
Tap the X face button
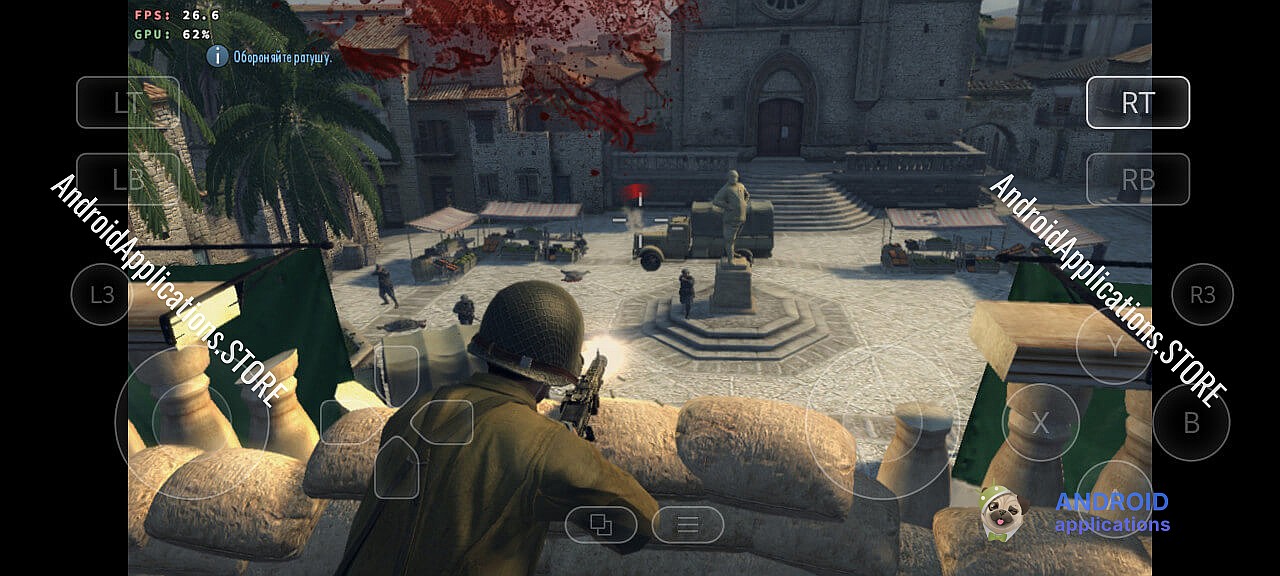[1040, 423]
